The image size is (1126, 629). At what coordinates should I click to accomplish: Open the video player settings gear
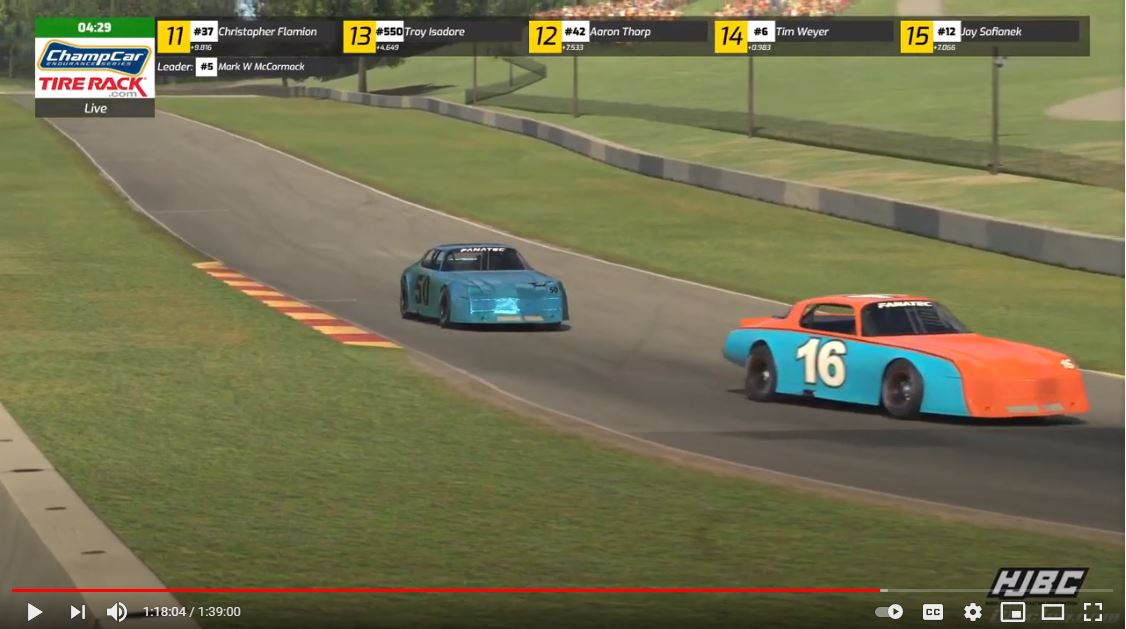click(972, 611)
